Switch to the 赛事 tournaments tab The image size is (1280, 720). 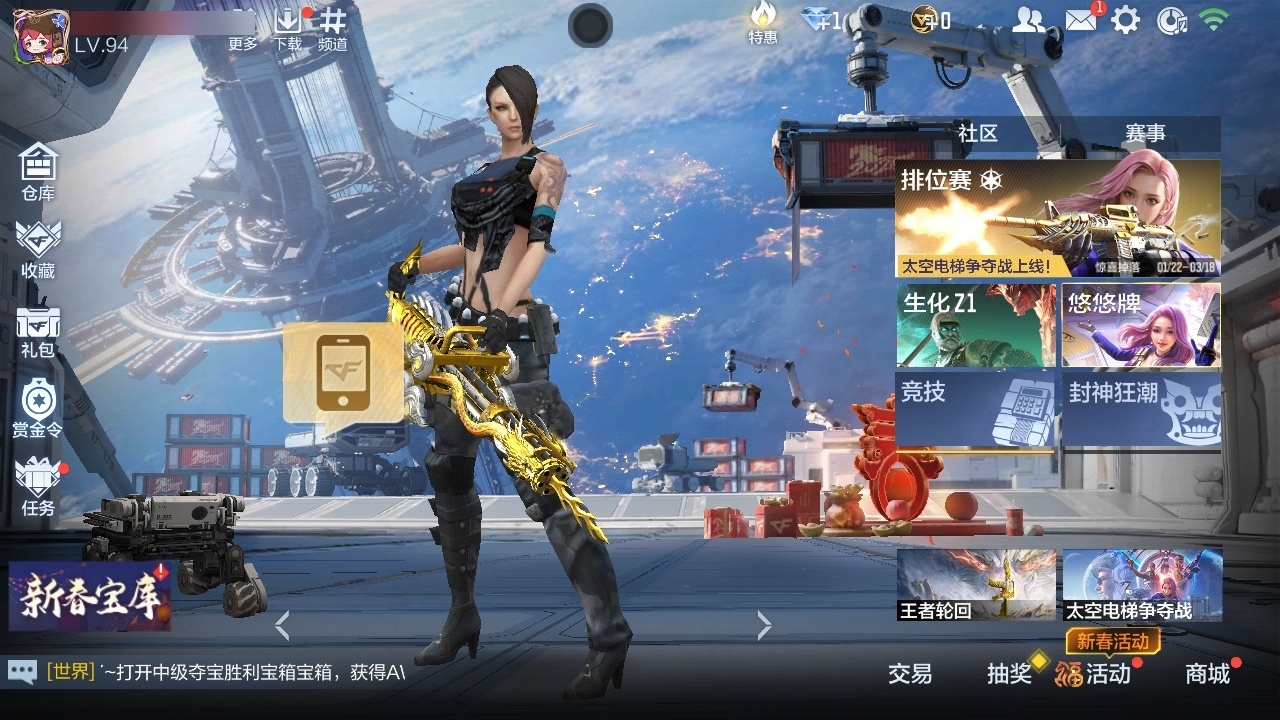click(1145, 134)
